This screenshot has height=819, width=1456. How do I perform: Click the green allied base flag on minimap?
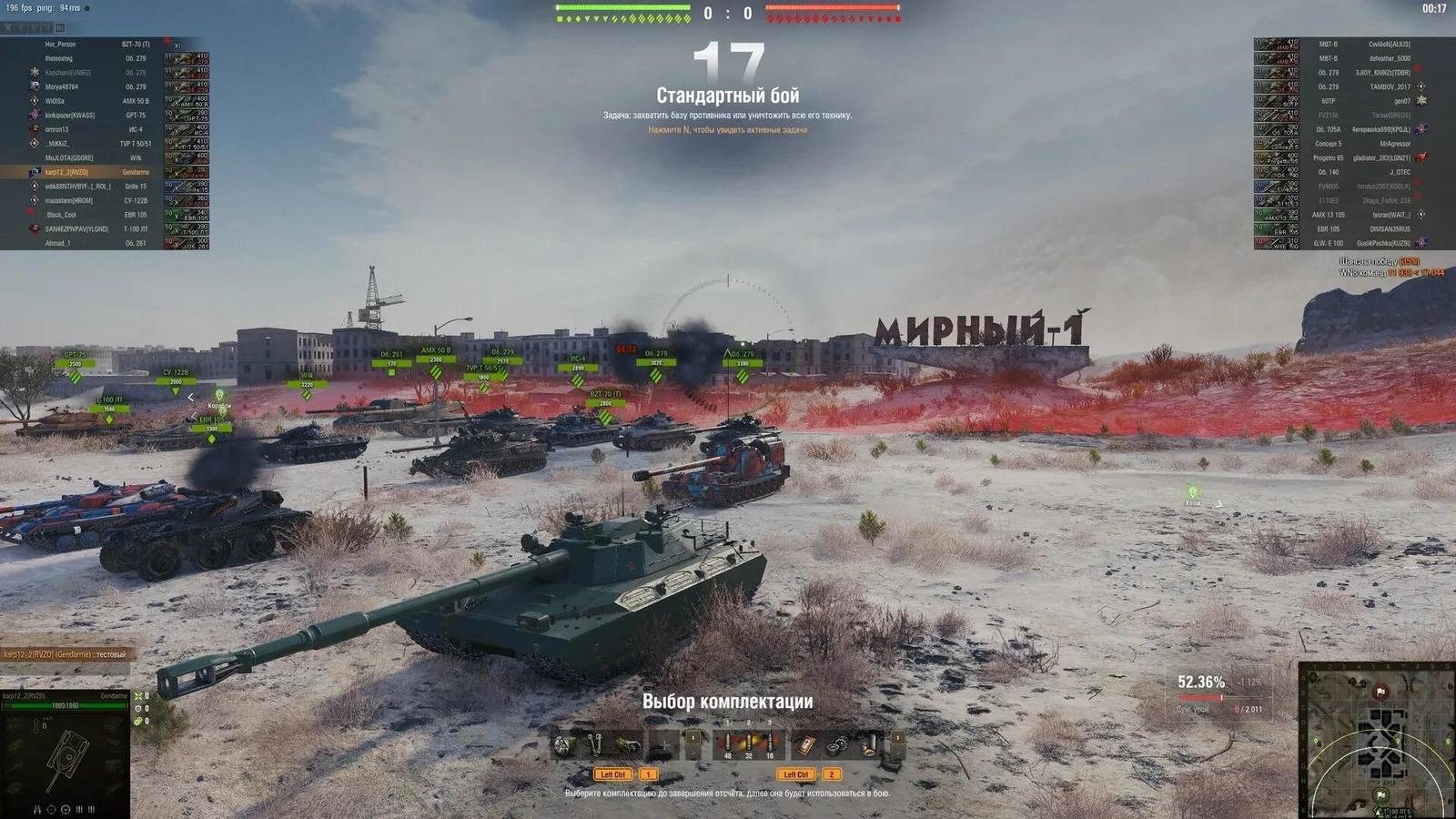(x=1380, y=794)
